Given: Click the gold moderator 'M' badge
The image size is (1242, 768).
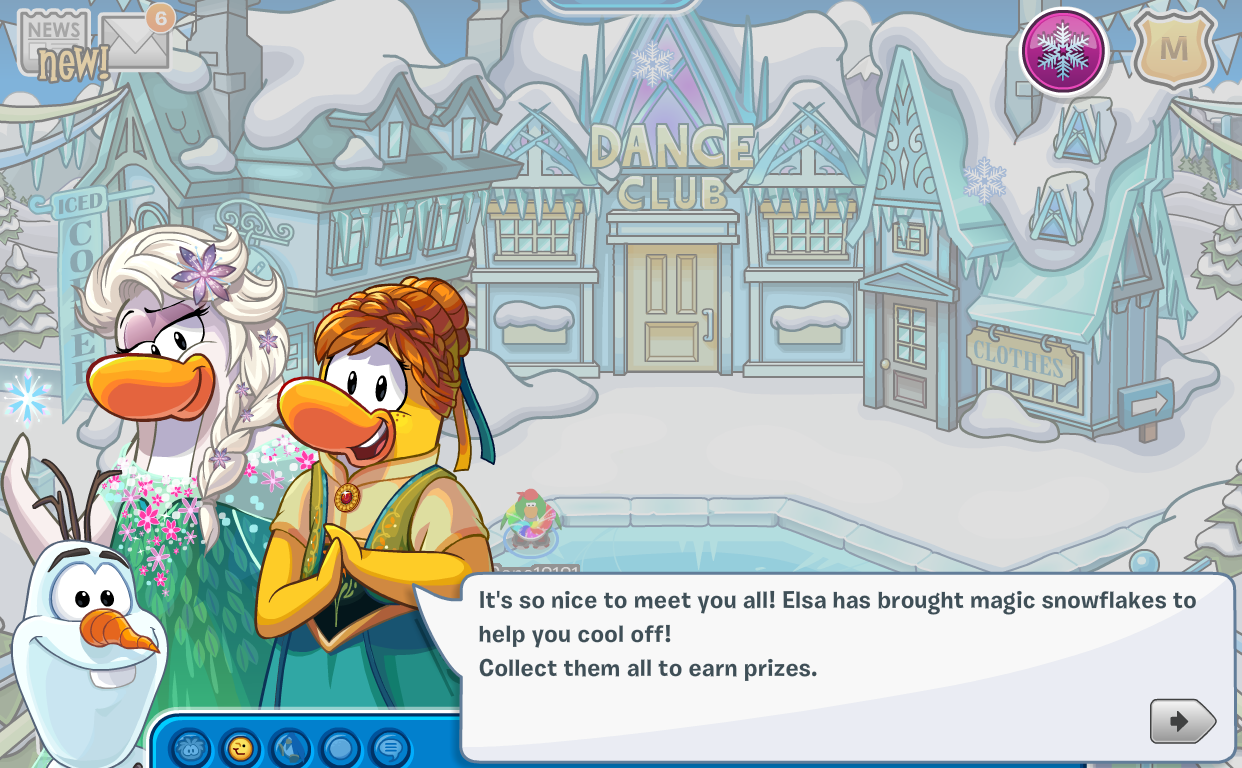Looking at the screenshot, I should click(1174, 49).
